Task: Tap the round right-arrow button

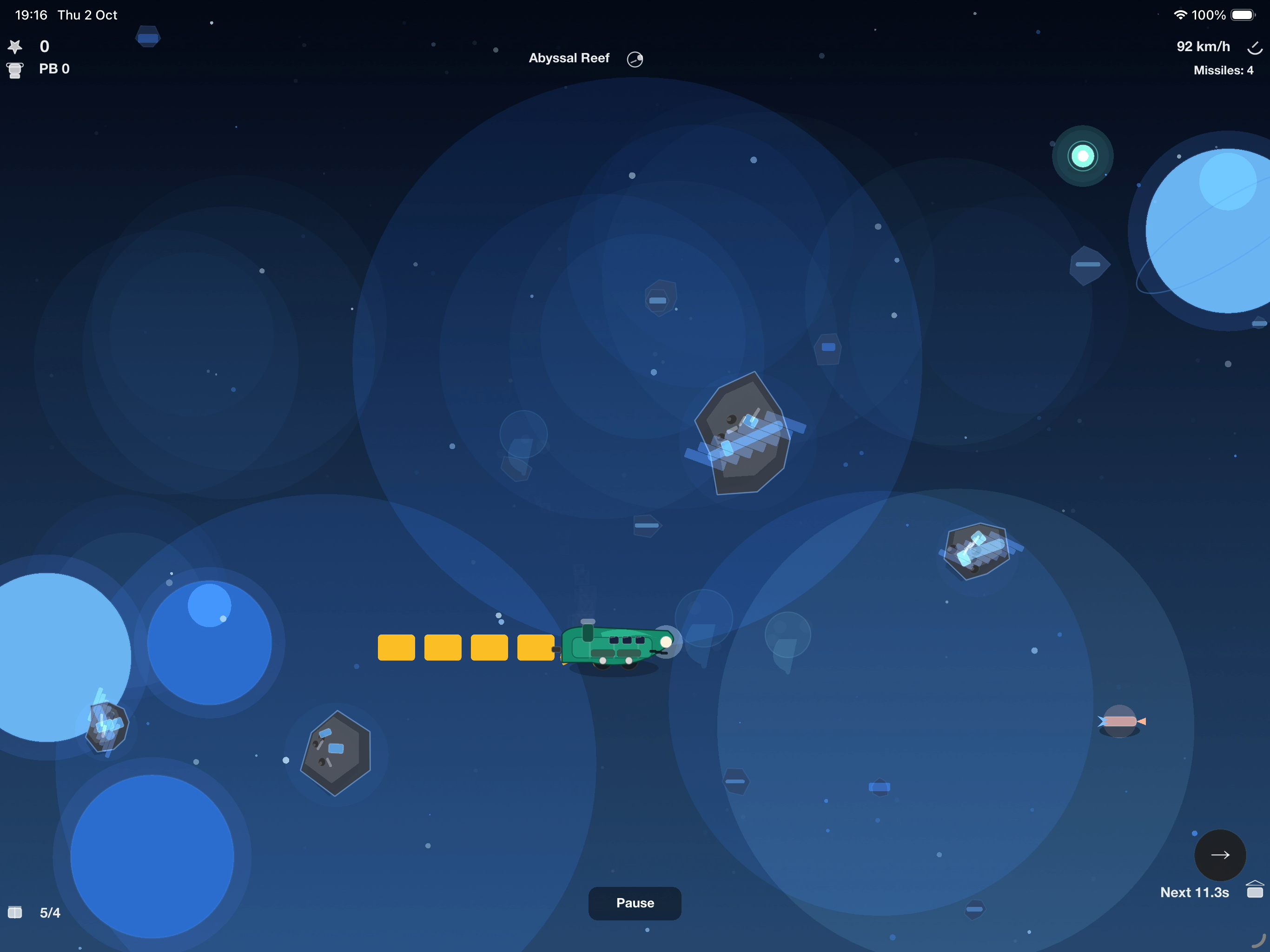Action: tap(1219, 855)
